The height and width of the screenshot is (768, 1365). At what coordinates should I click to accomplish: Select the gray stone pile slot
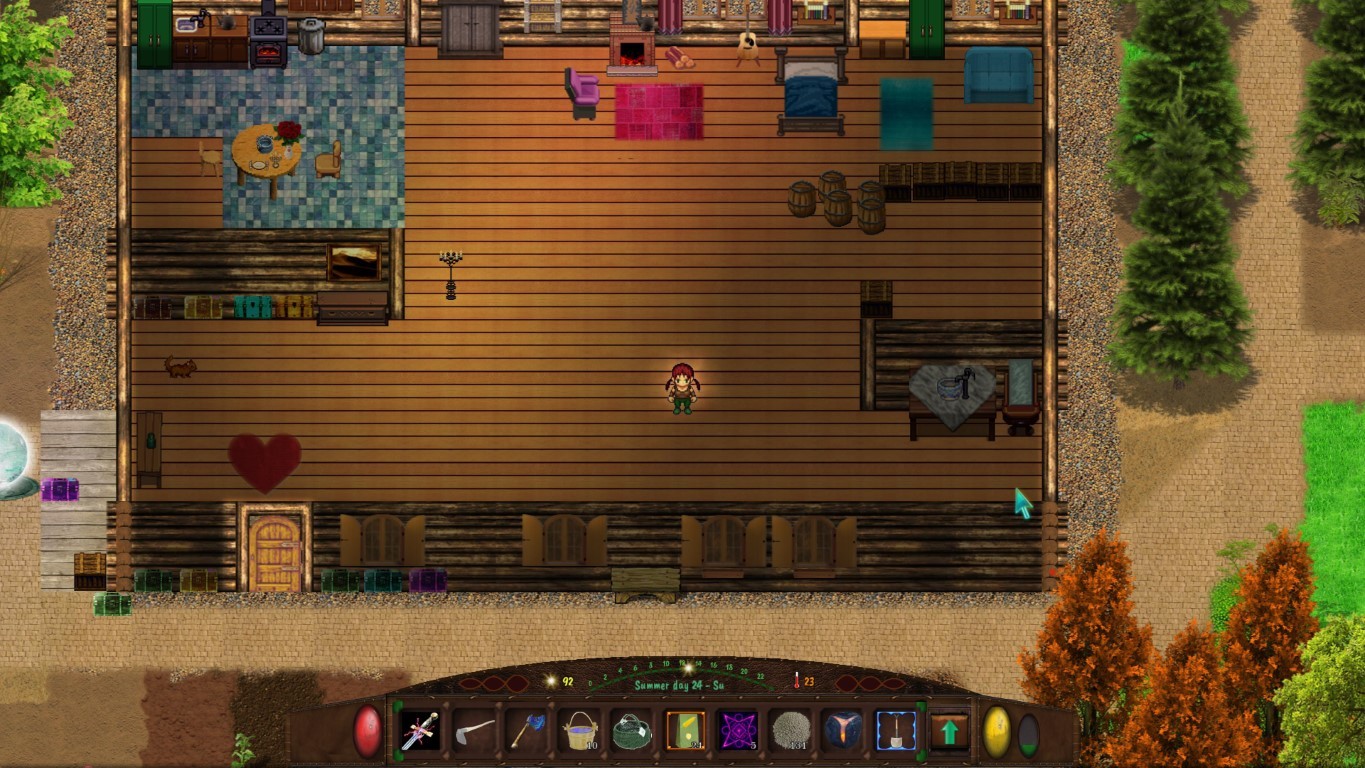(790, 731)
